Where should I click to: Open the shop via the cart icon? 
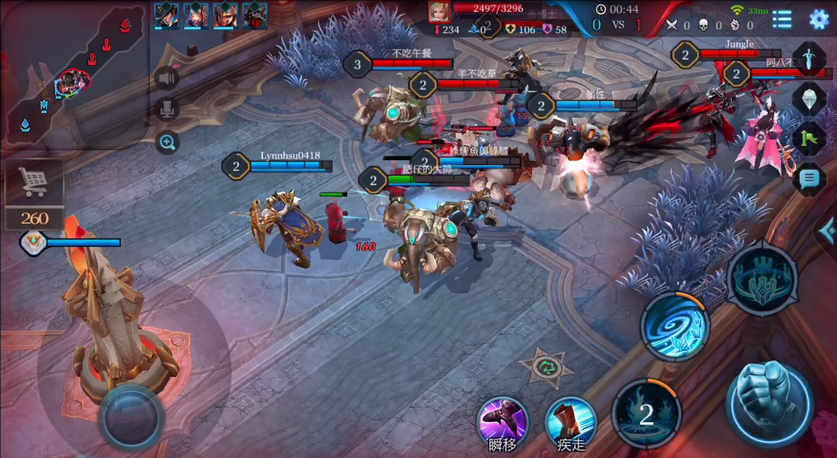point(34,182)
